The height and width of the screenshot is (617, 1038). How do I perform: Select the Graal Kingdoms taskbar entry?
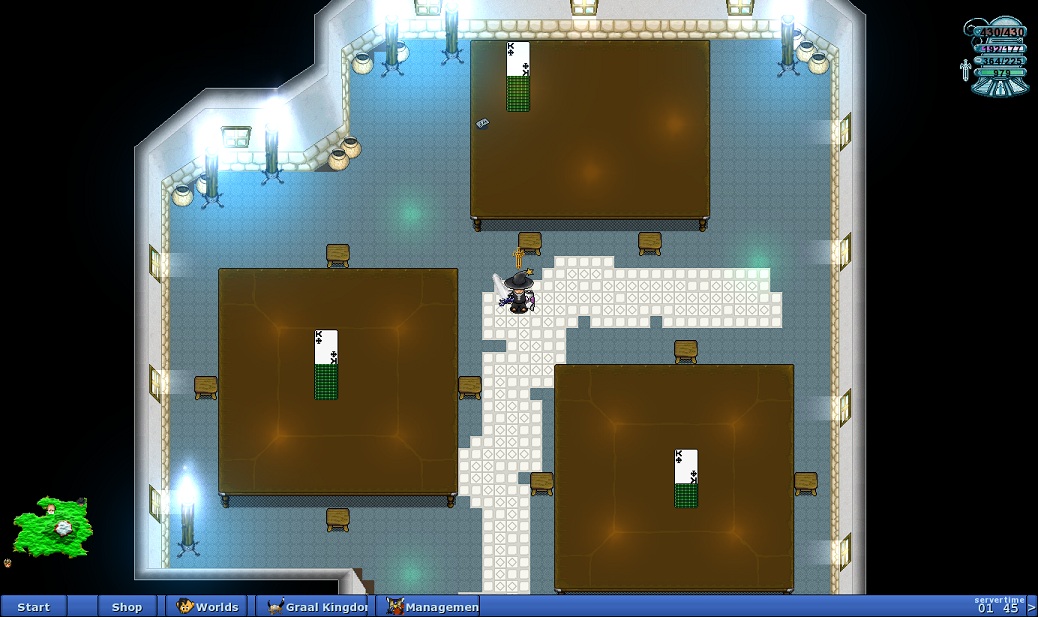click(x=318, y=607)
